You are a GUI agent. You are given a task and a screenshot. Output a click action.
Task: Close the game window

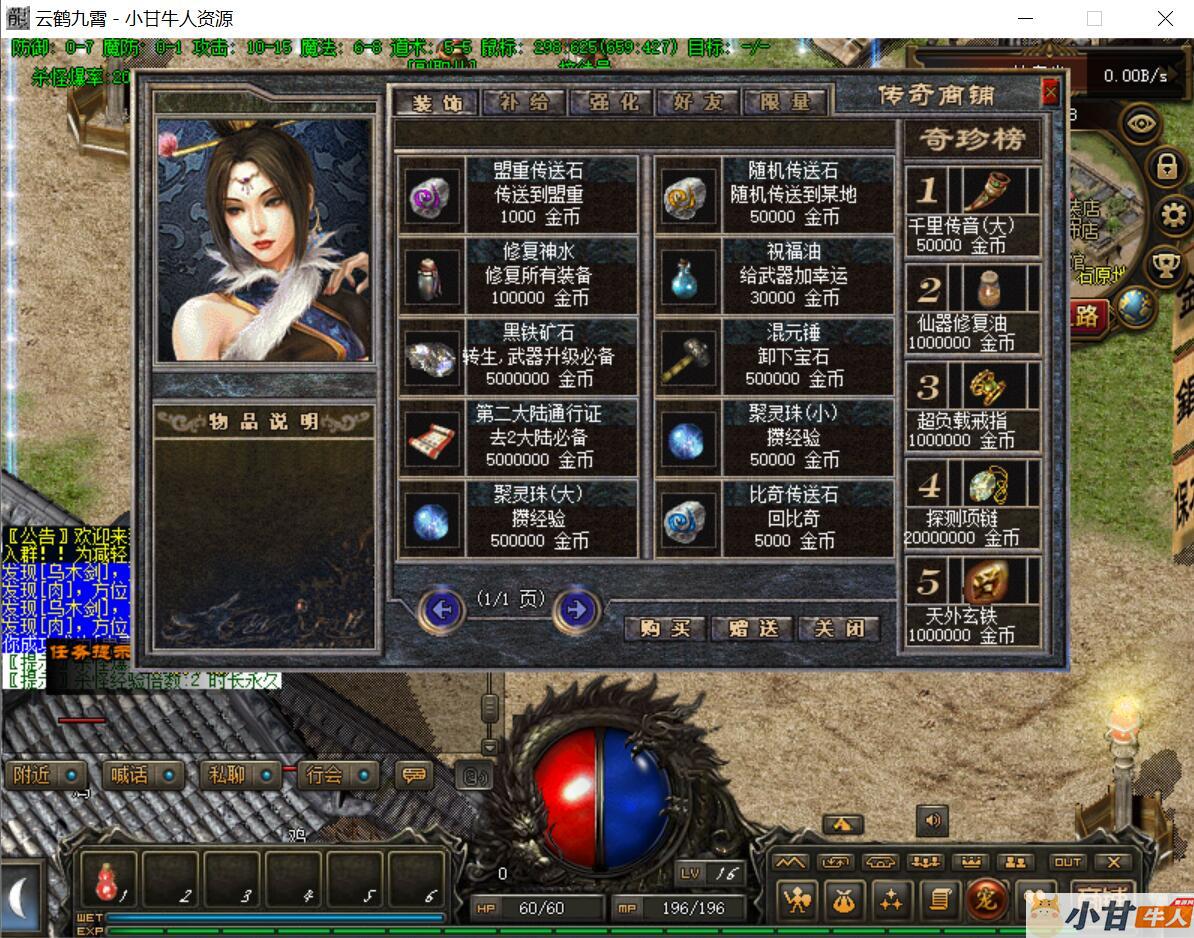1165,18
